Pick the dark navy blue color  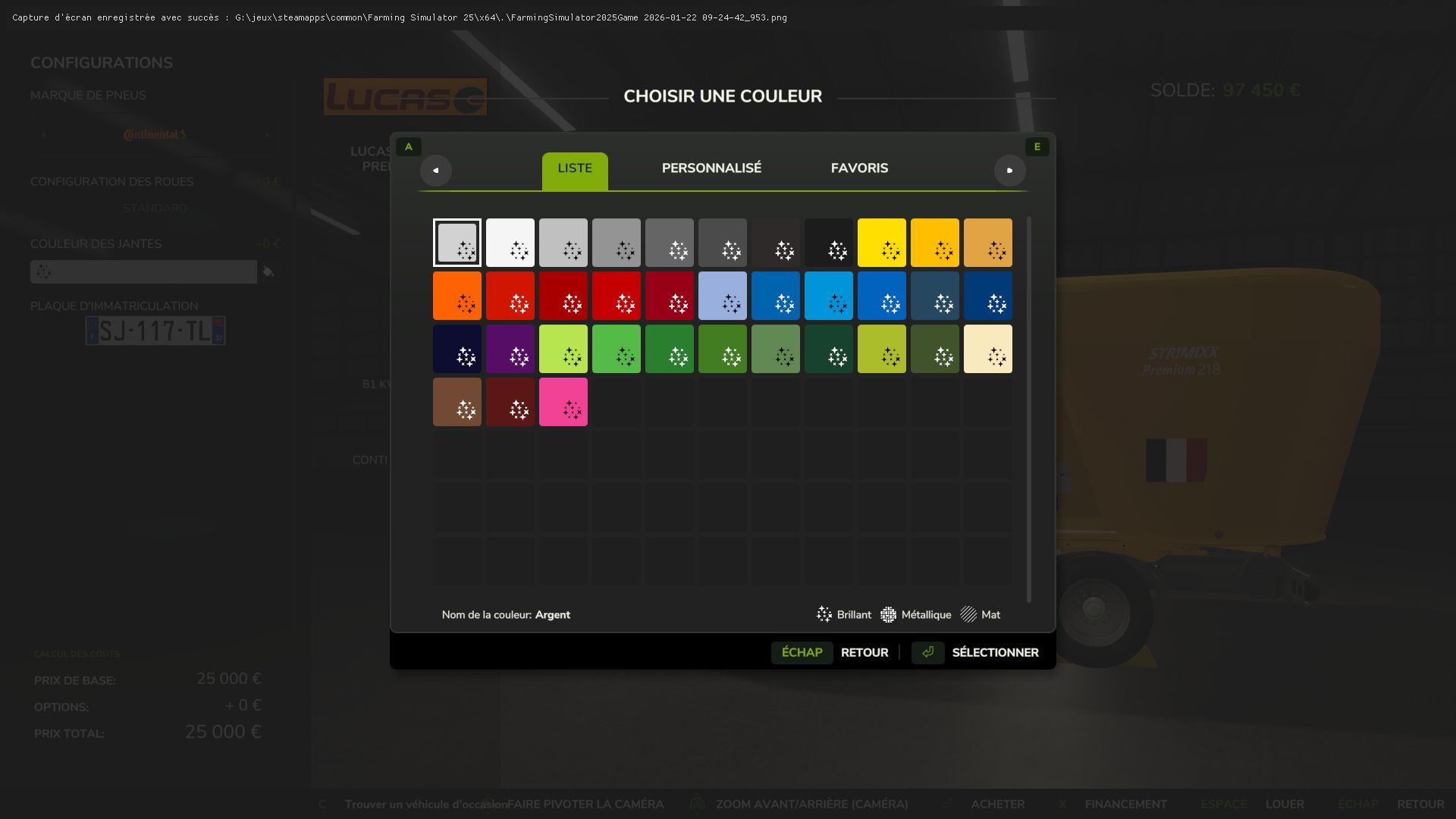pyautogui.click(x=457, y=349)
